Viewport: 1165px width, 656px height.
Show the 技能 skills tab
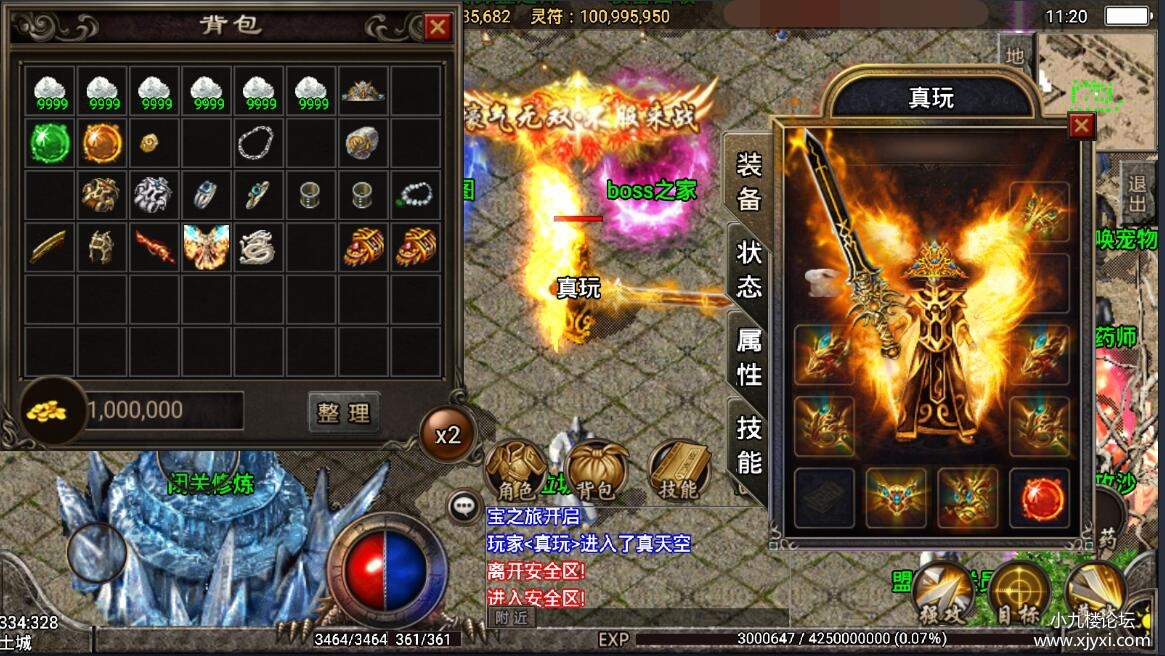point(749,444)
